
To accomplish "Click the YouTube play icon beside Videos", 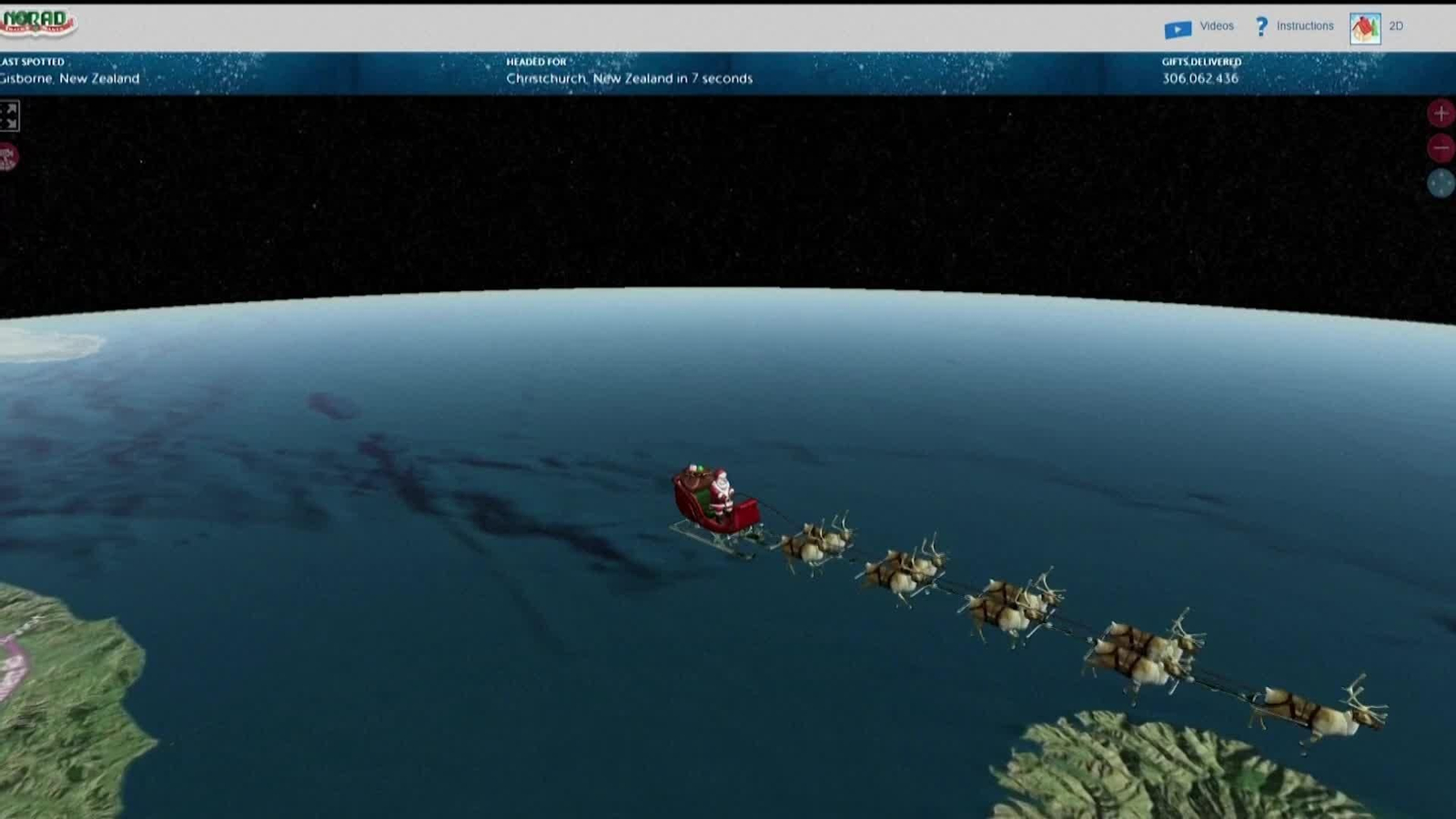I will (1177, 26).
